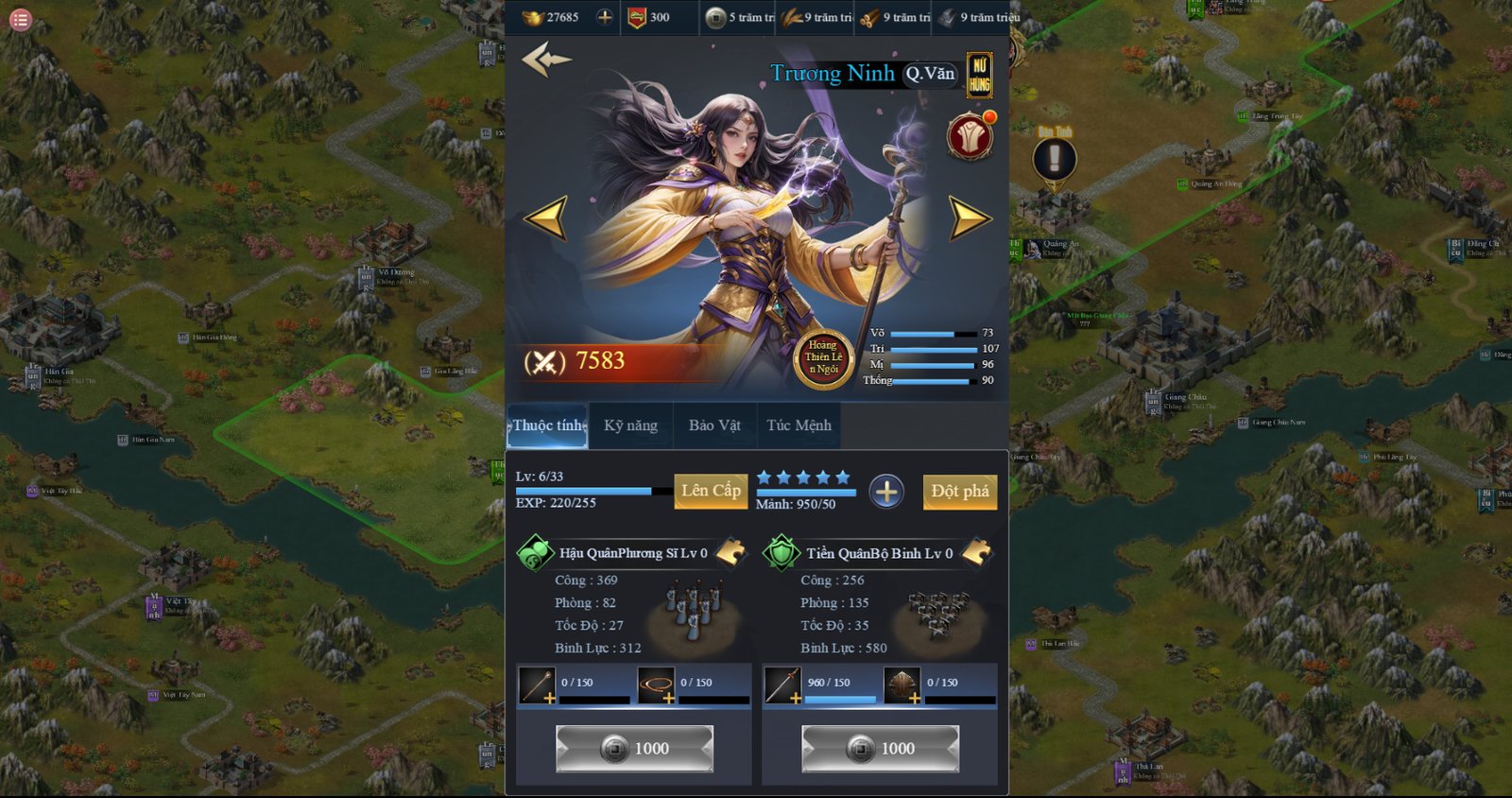Upgrade the helmet equipment slot

(x=902, y=685)
